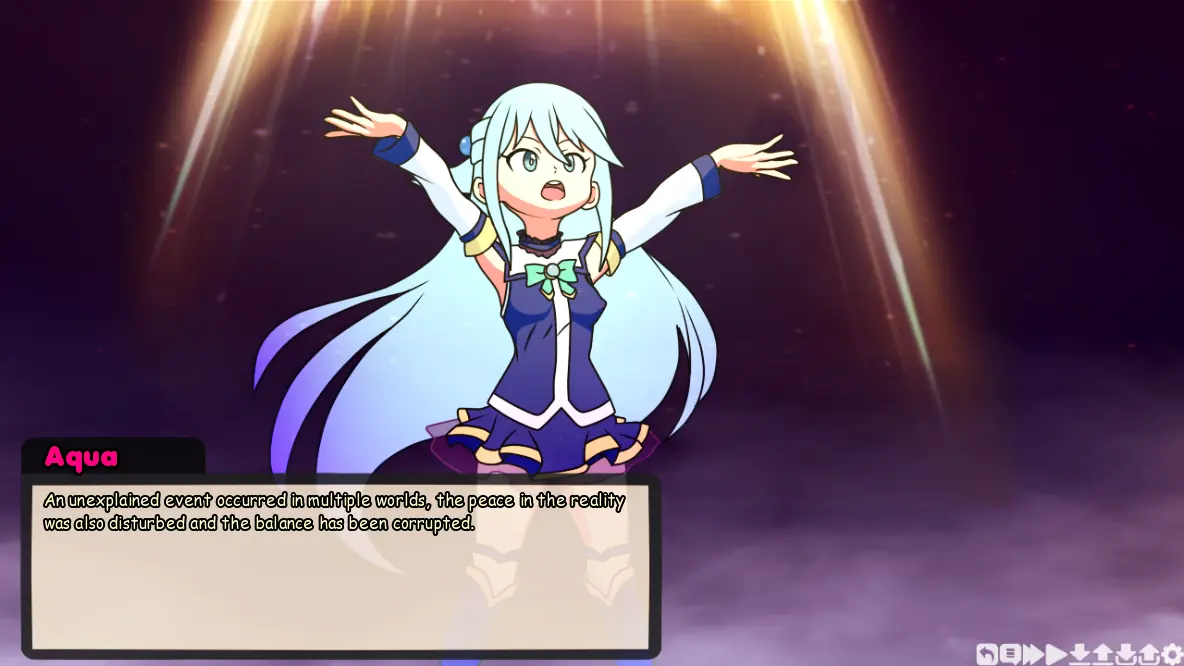
Task: Open settings with the gear icon
Action: point(1172,654)
